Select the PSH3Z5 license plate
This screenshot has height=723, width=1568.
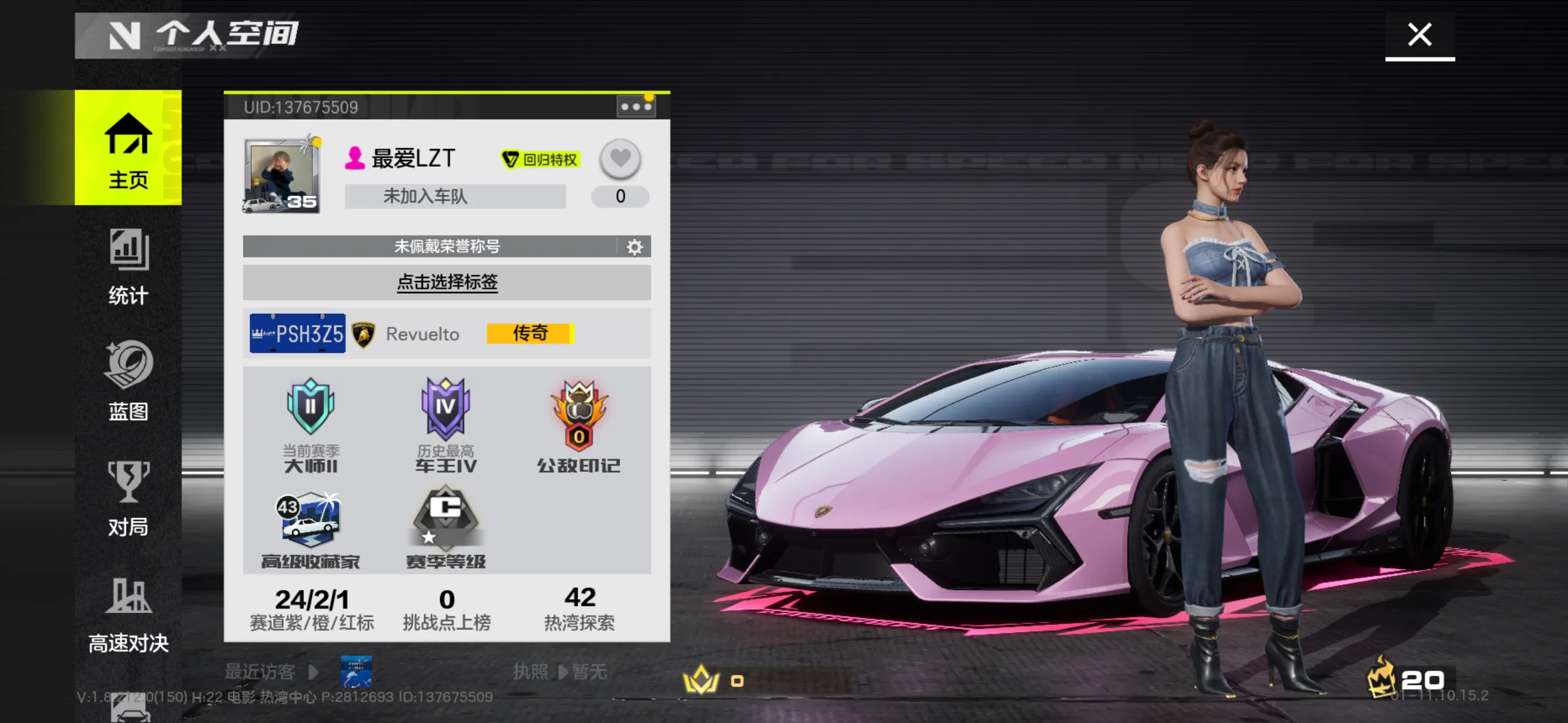(x=297, y=333)
